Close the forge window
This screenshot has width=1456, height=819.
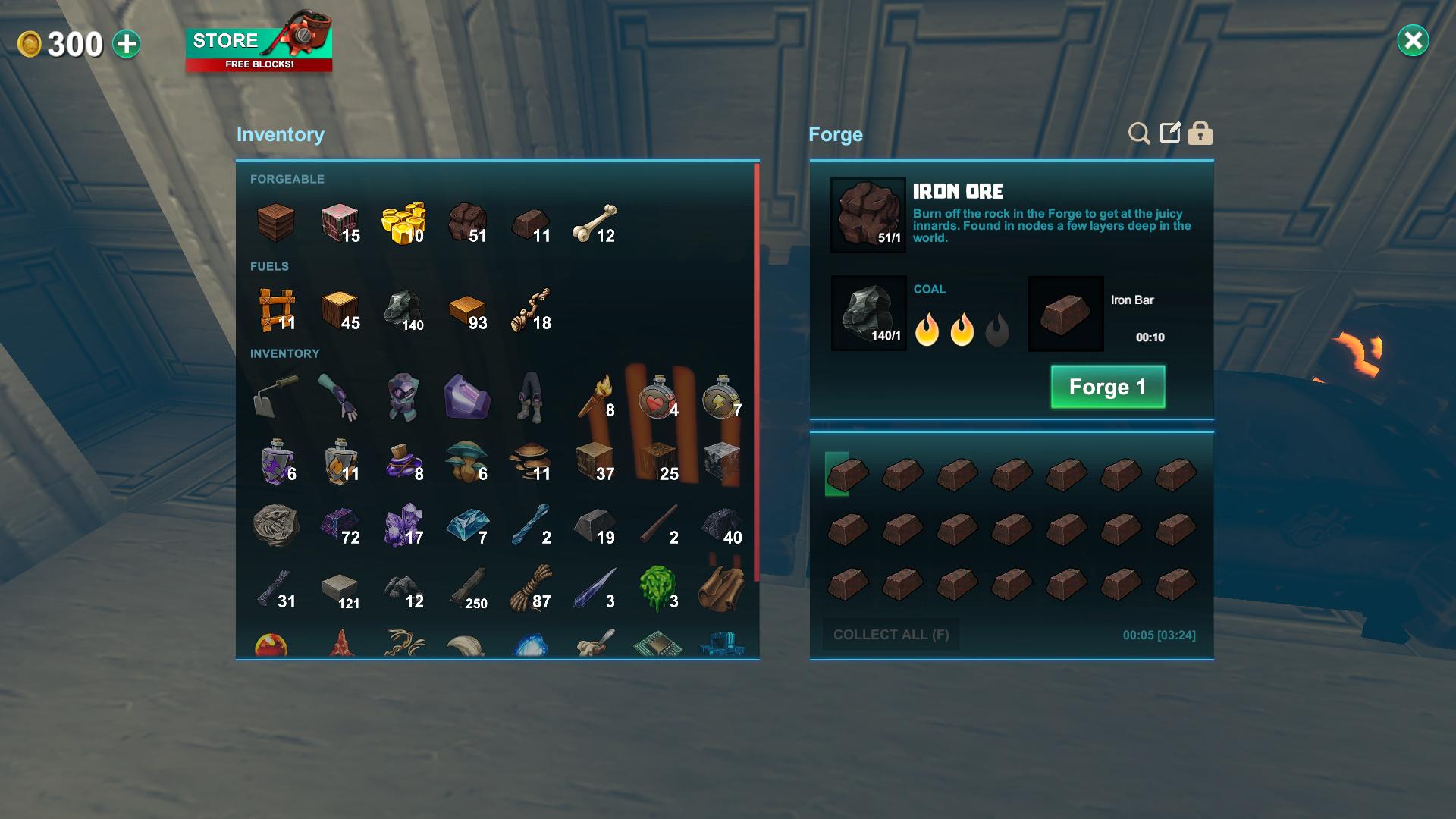(x=1413, y=41)
